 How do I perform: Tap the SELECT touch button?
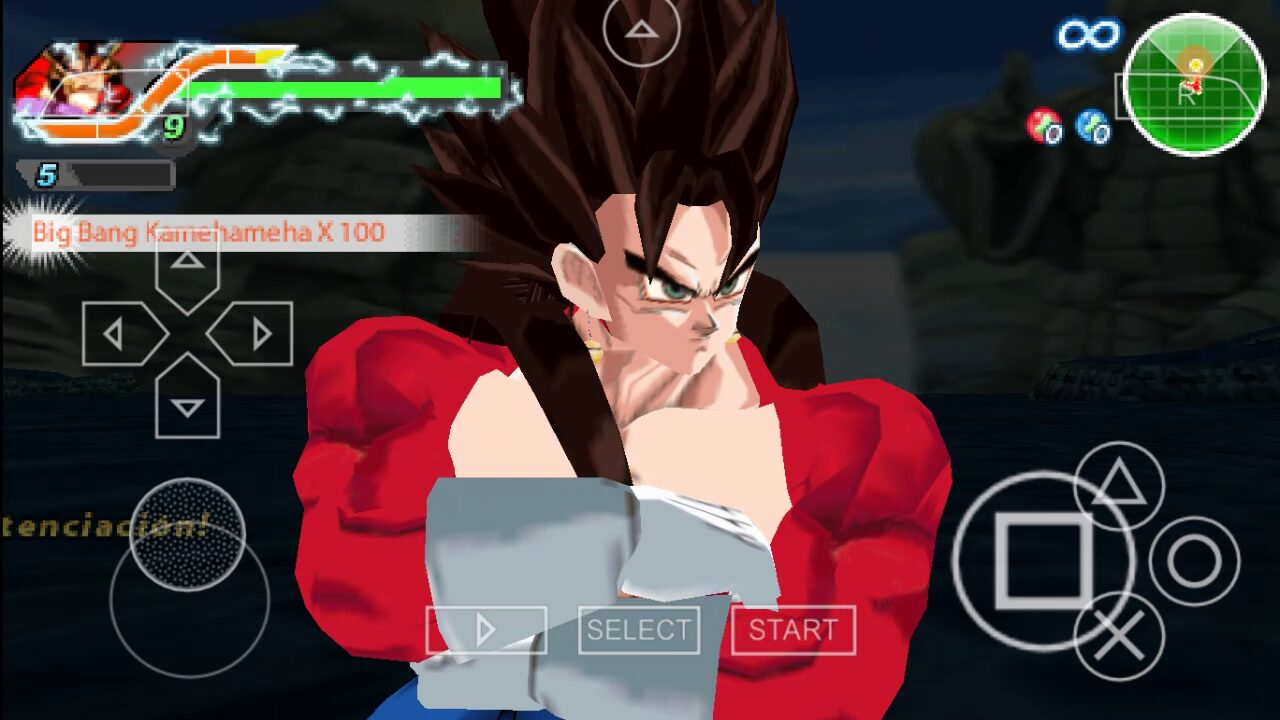639,630
